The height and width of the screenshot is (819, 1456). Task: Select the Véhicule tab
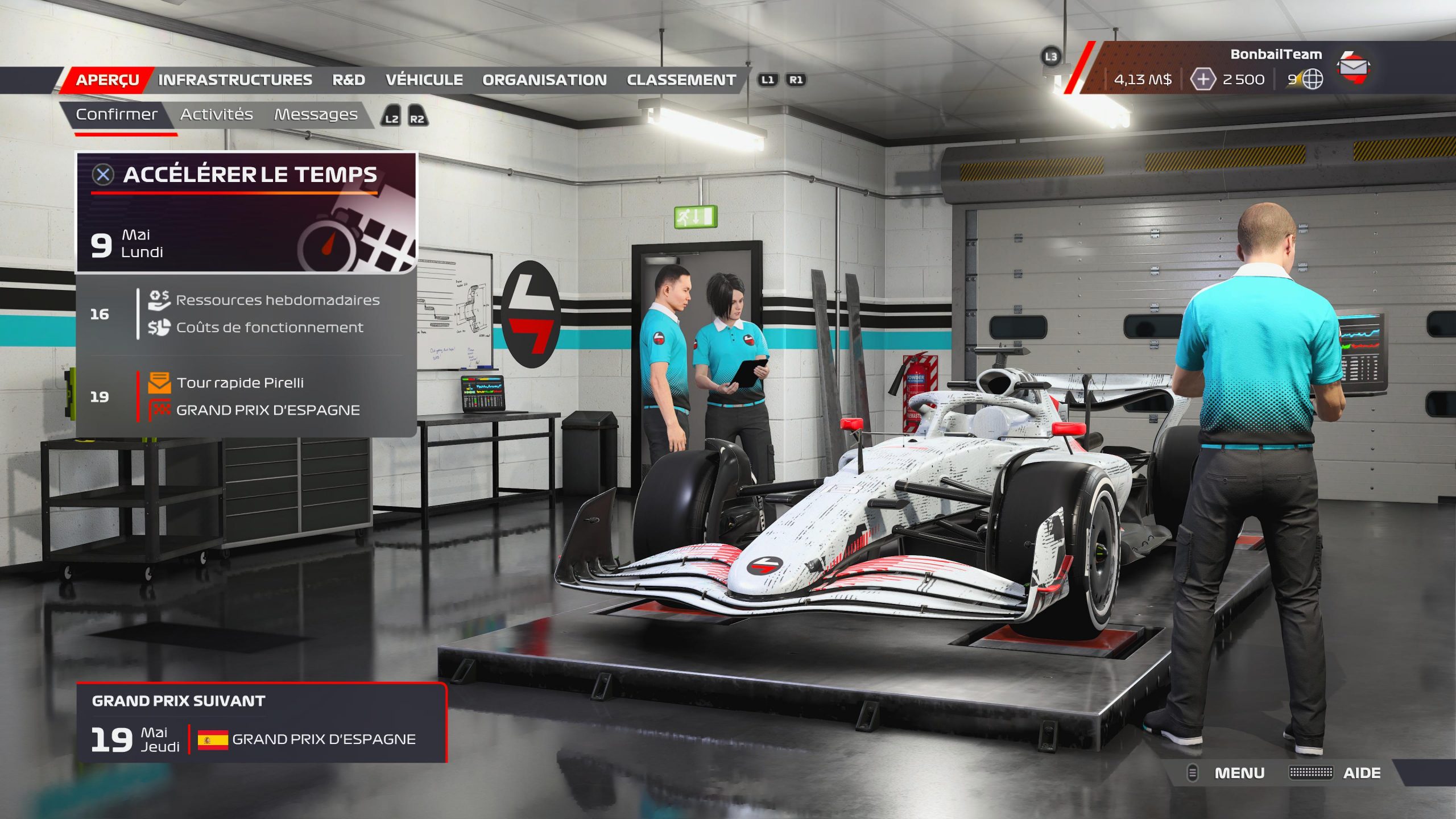(424, 80)
